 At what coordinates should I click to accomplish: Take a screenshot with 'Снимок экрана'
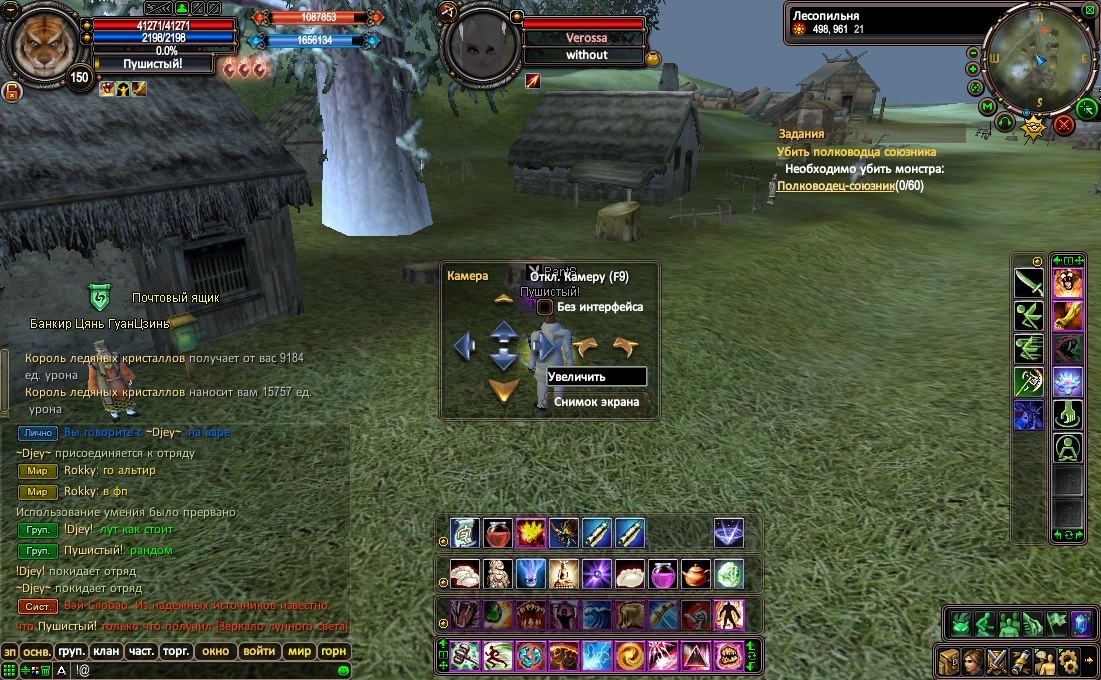pyautogui.click(x=596, y=401)
